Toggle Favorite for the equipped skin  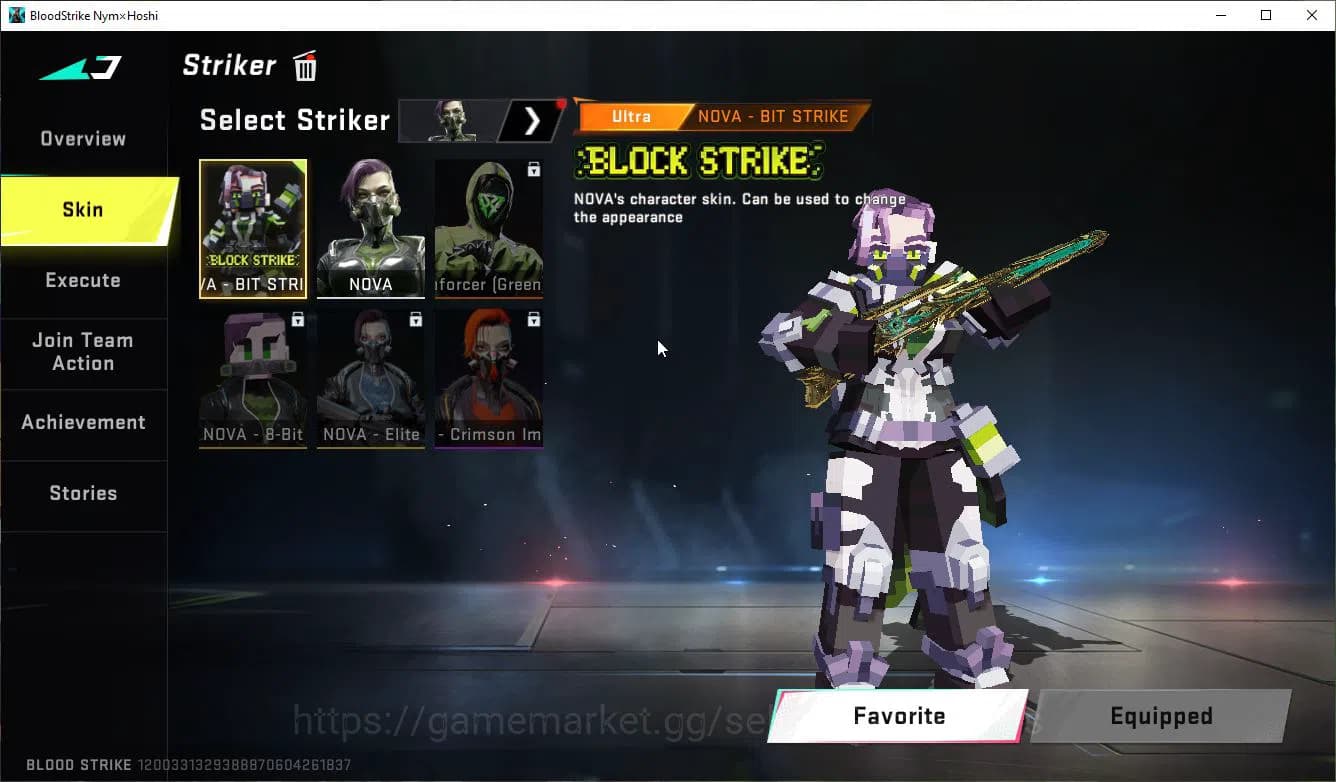pos(897,716)
